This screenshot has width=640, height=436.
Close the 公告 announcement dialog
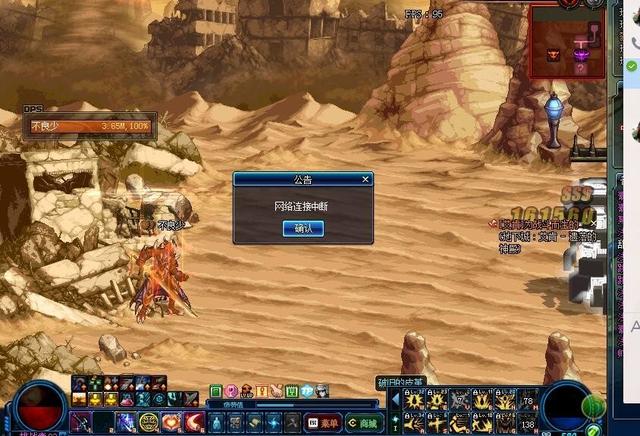[x=365, y=179]
